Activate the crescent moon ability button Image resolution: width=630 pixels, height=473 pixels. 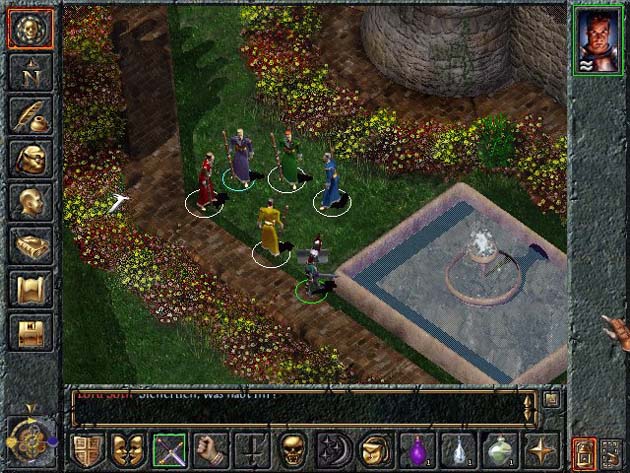(x=334, y=451)
